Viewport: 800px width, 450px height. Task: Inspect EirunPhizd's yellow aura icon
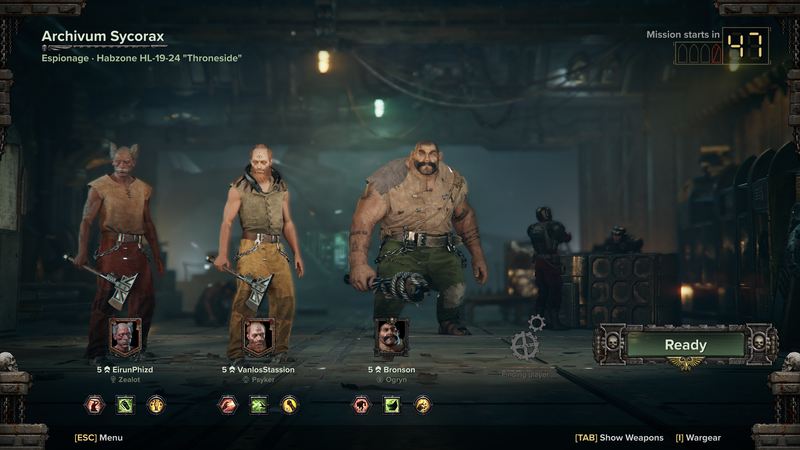156,405
